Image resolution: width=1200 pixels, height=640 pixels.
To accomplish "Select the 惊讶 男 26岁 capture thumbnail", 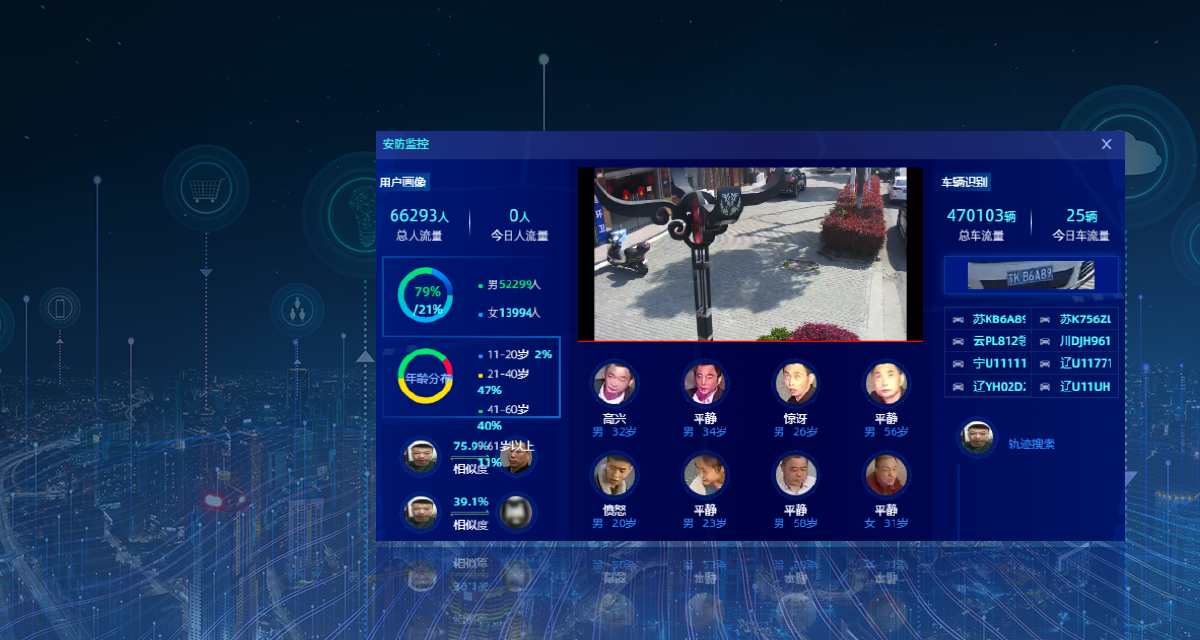I will (x=796, y=382).
